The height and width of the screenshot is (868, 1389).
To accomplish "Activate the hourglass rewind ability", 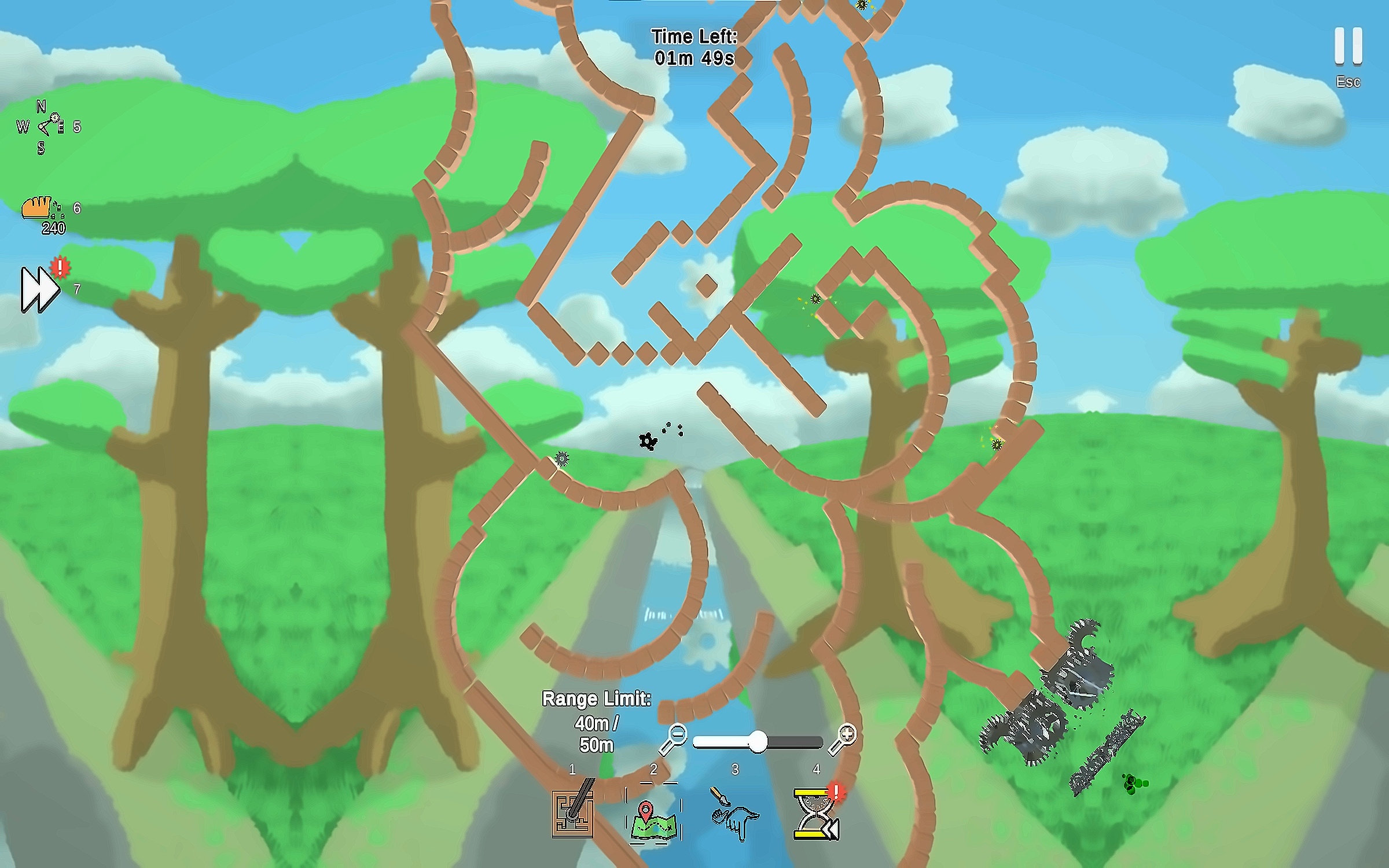I will 817,814.
